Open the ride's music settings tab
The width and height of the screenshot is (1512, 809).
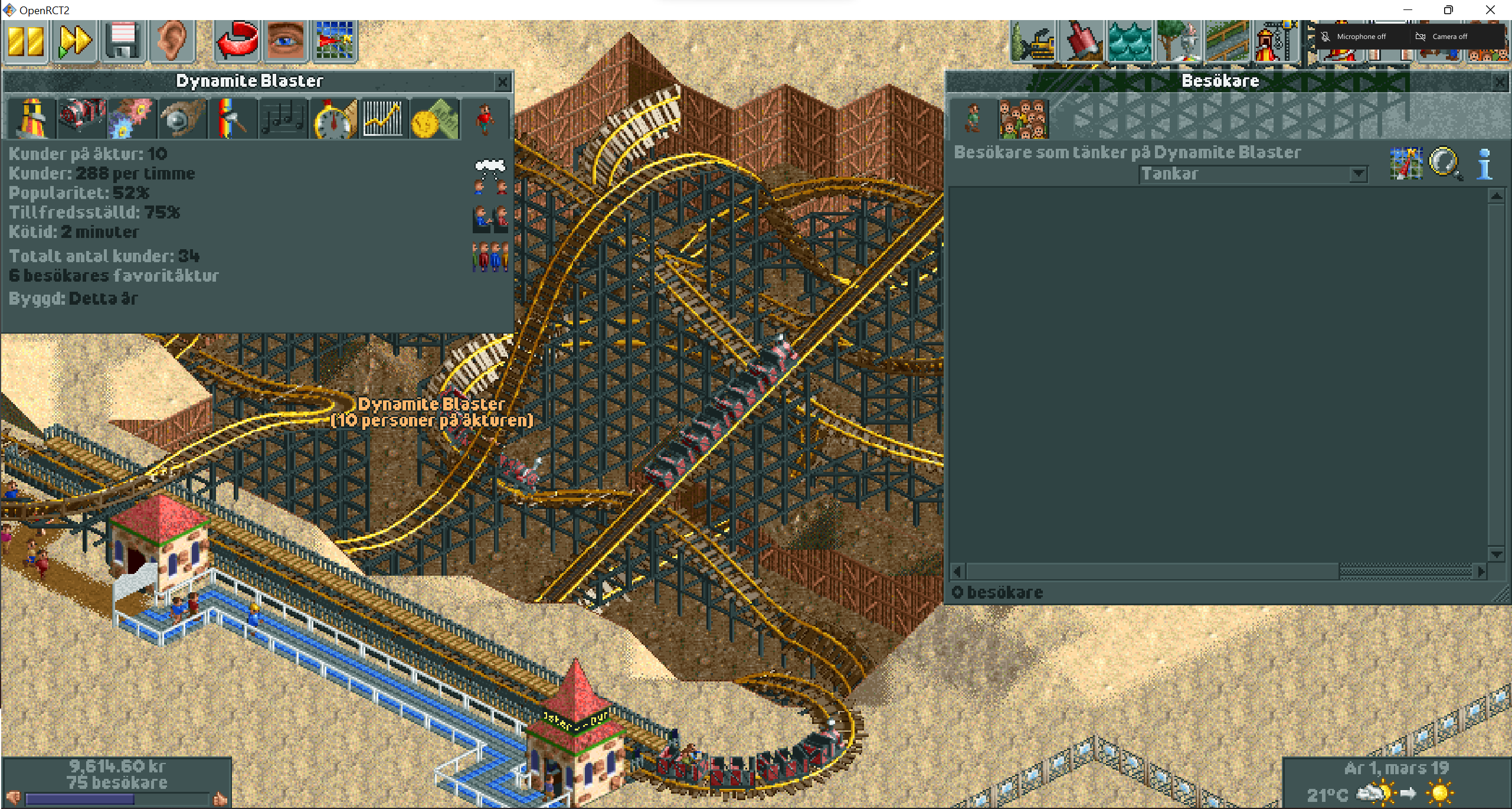283,118
